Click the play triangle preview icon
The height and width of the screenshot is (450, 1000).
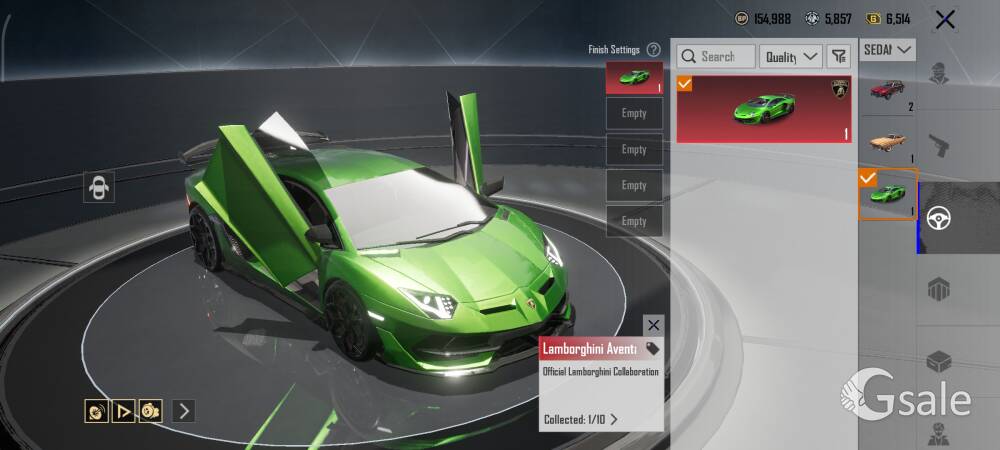[124, 410]
